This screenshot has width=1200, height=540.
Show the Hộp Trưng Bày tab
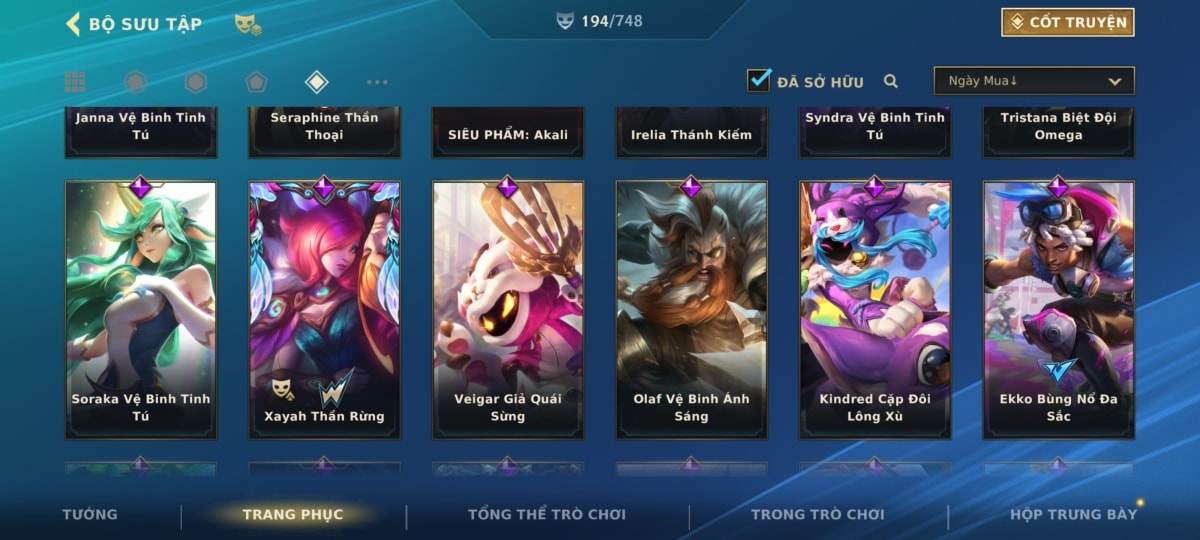pos(1073,515)
